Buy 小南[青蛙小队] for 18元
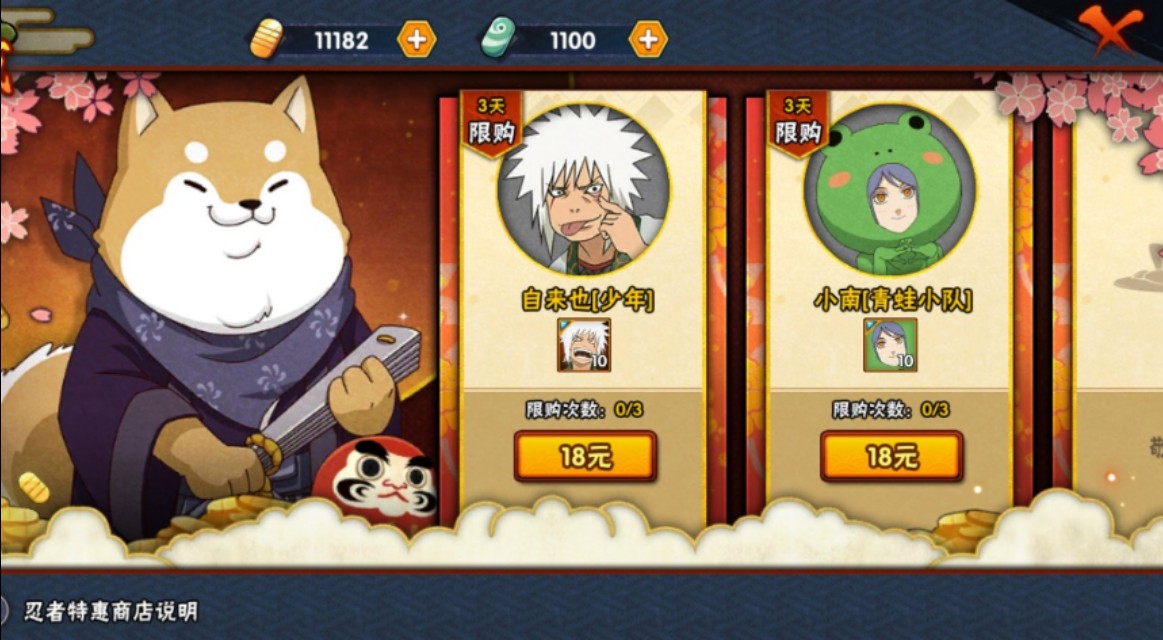1163x640 pixels. tap(891, 457)
